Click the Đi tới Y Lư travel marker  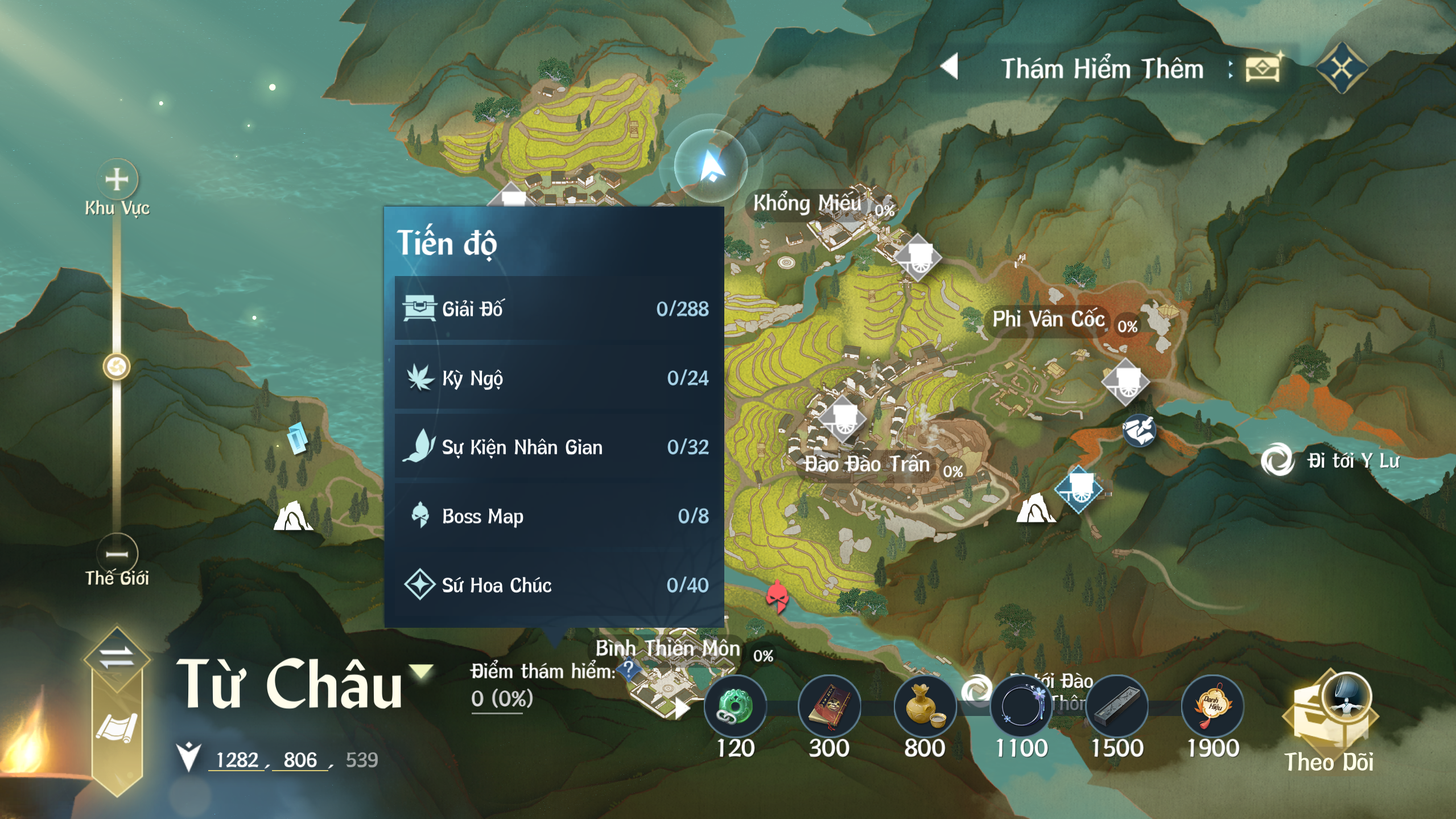pyautogui.click(x=1278, y=460)
